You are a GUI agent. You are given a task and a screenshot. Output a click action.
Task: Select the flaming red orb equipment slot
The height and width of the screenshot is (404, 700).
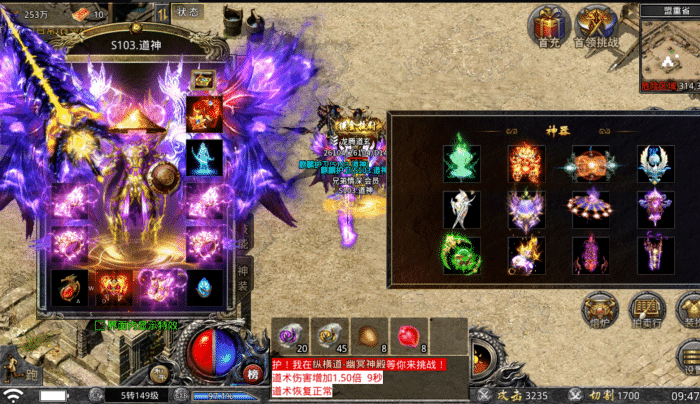point(204,113)
